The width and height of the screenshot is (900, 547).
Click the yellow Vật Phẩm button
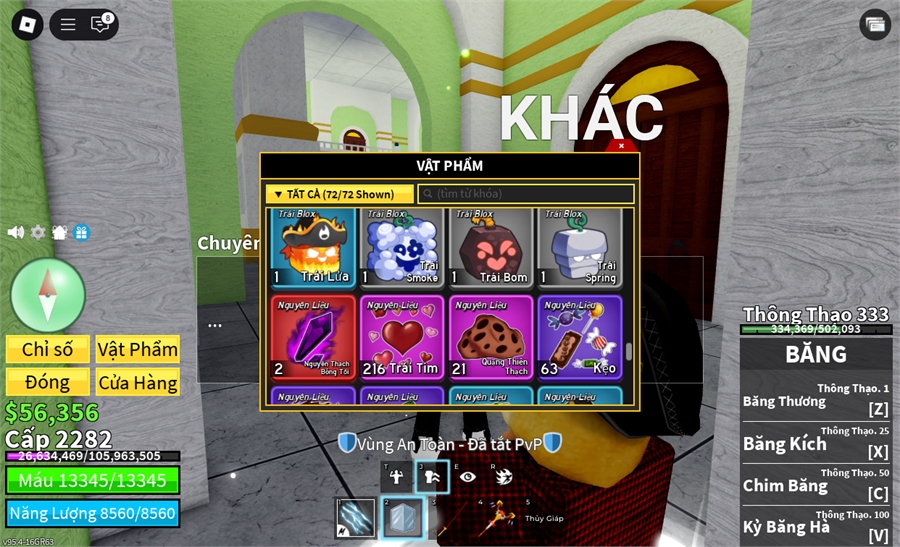(x=138, y=349)
